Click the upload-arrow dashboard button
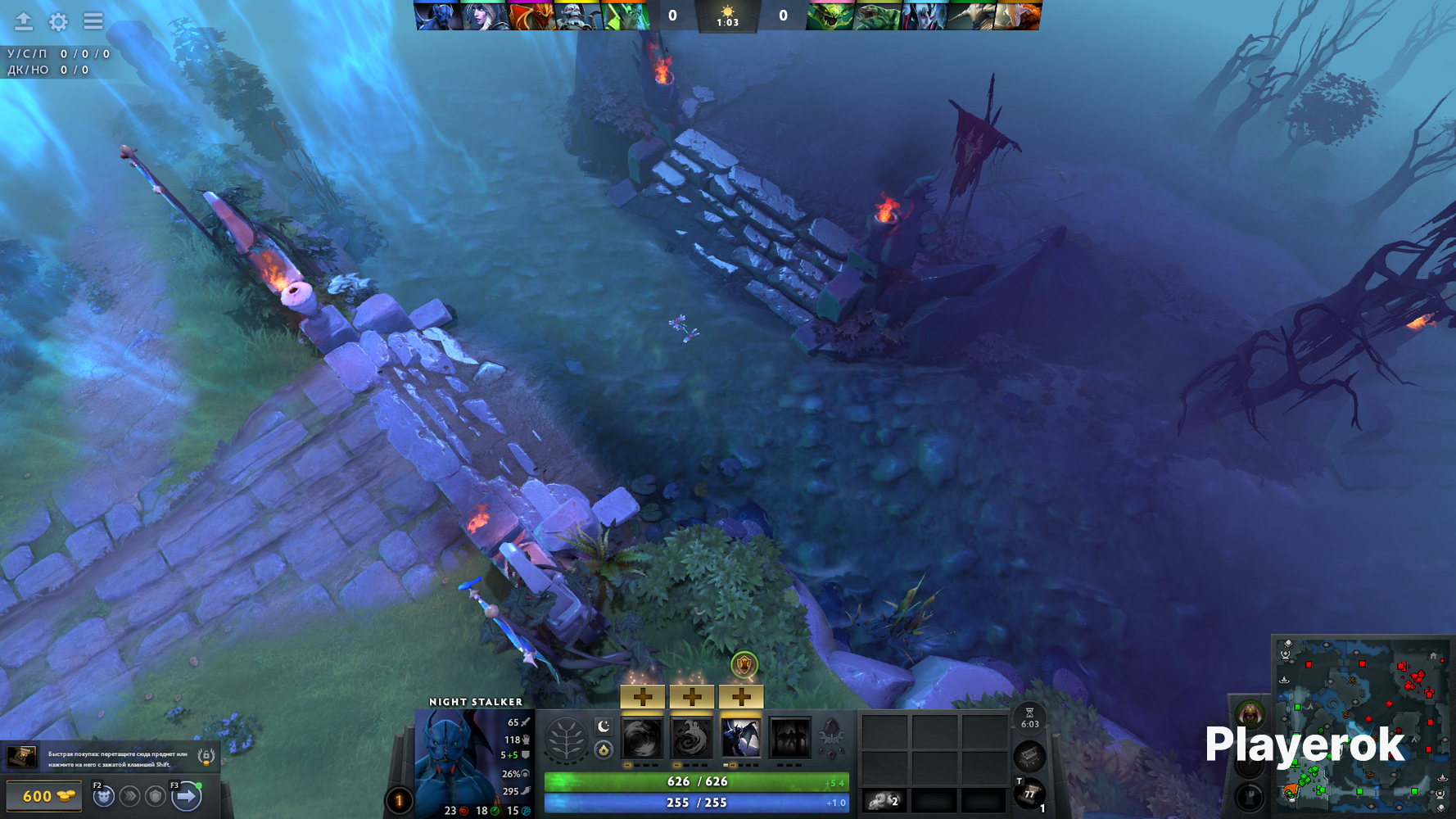The image size is (1456, 819). point(24,21)
